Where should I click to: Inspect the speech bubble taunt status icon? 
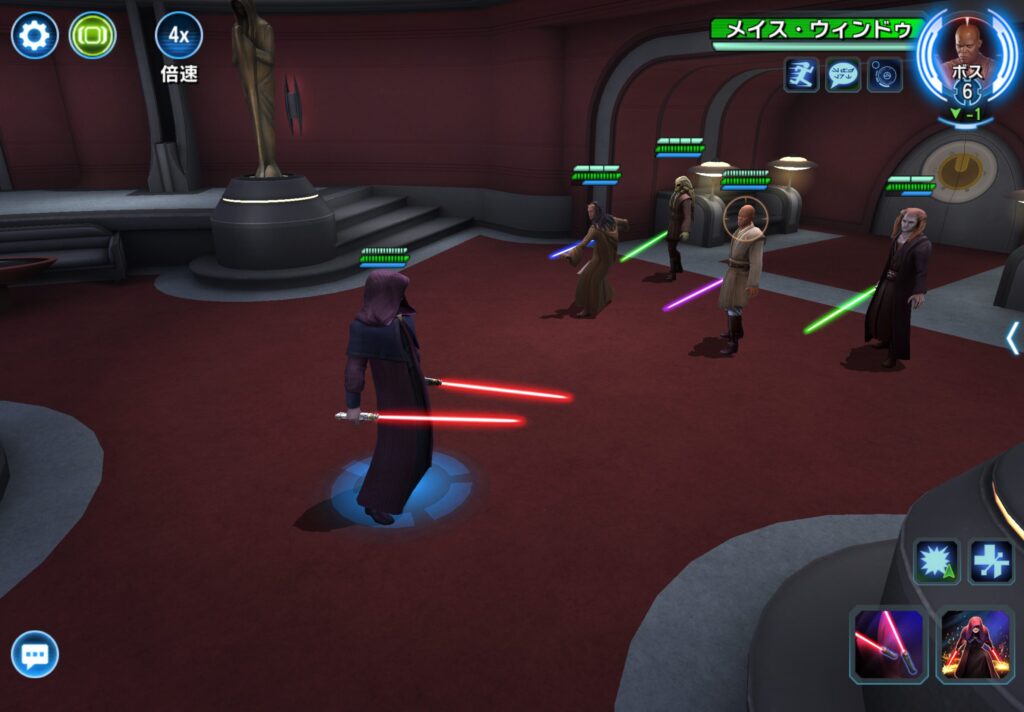pos(843,75)
